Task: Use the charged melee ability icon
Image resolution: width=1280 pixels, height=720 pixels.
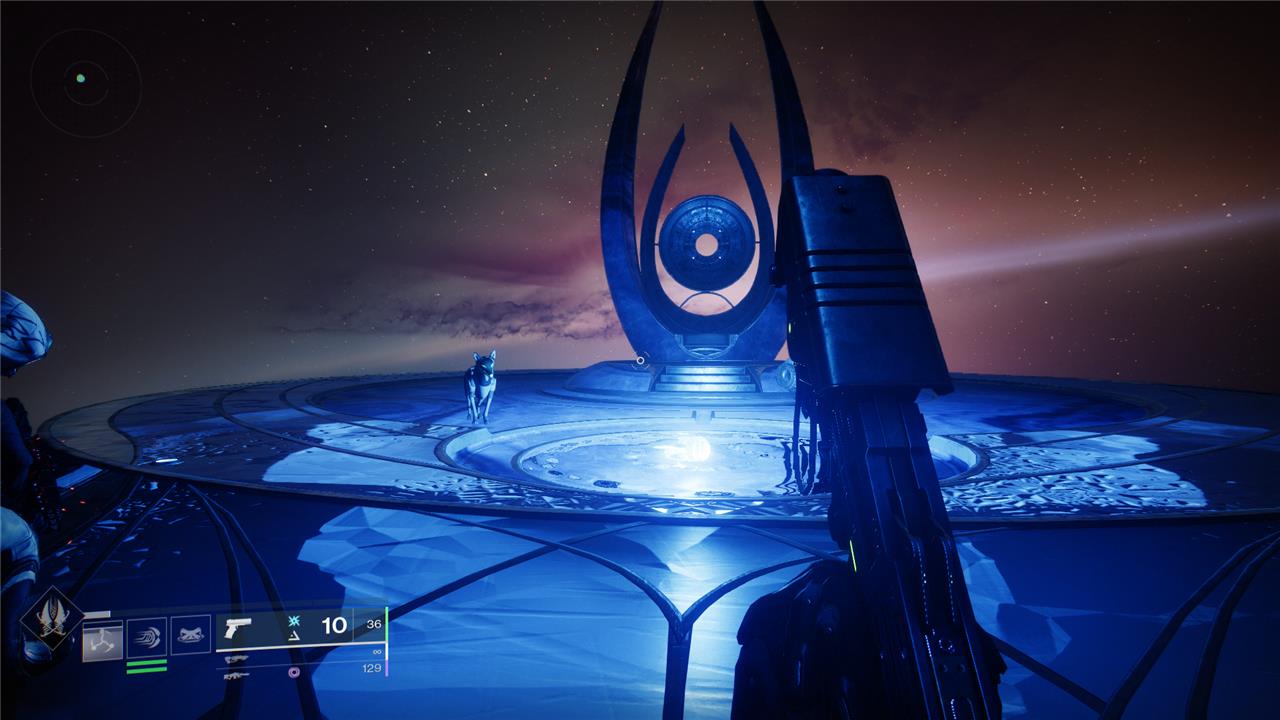Action: point(147,637)
